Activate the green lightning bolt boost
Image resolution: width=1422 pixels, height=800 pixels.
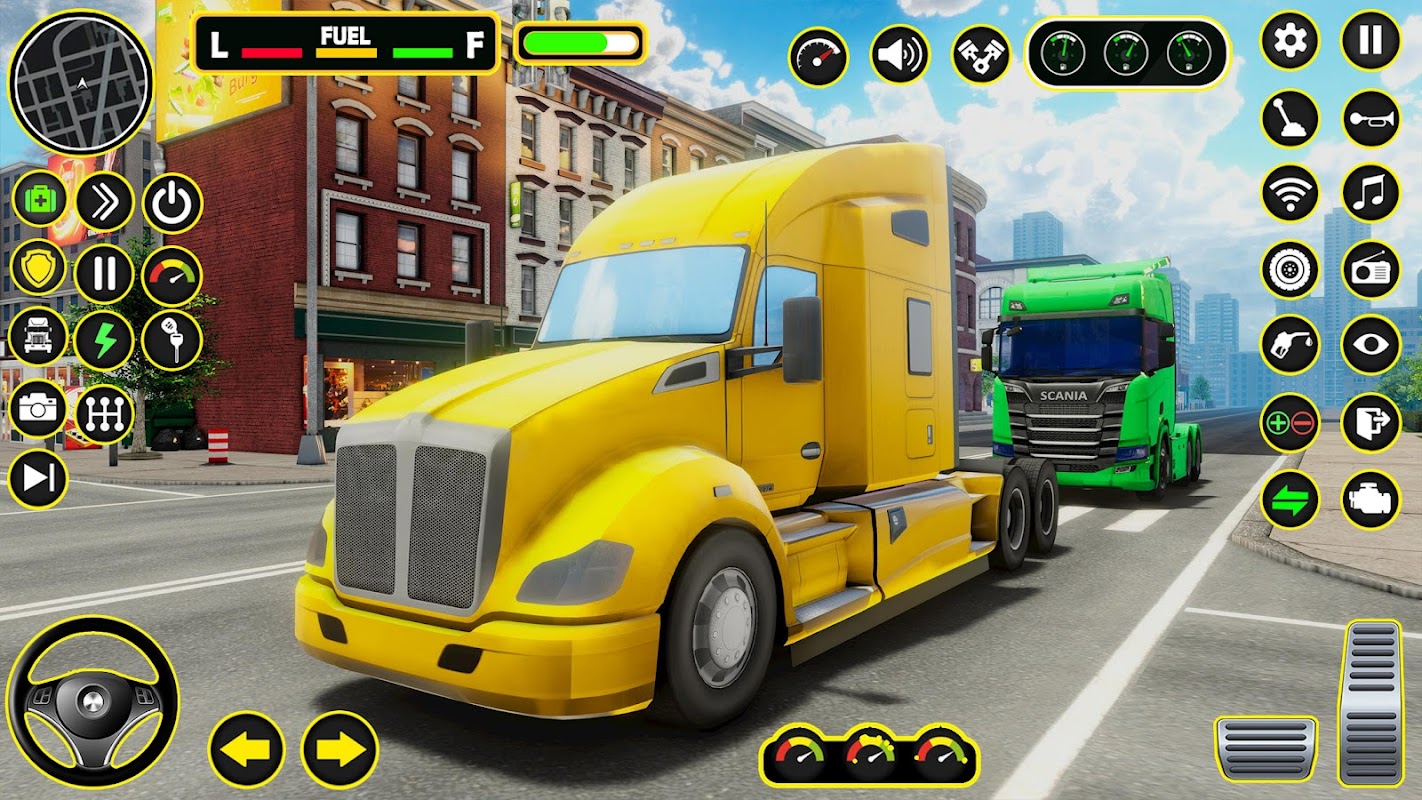(104, 340)
